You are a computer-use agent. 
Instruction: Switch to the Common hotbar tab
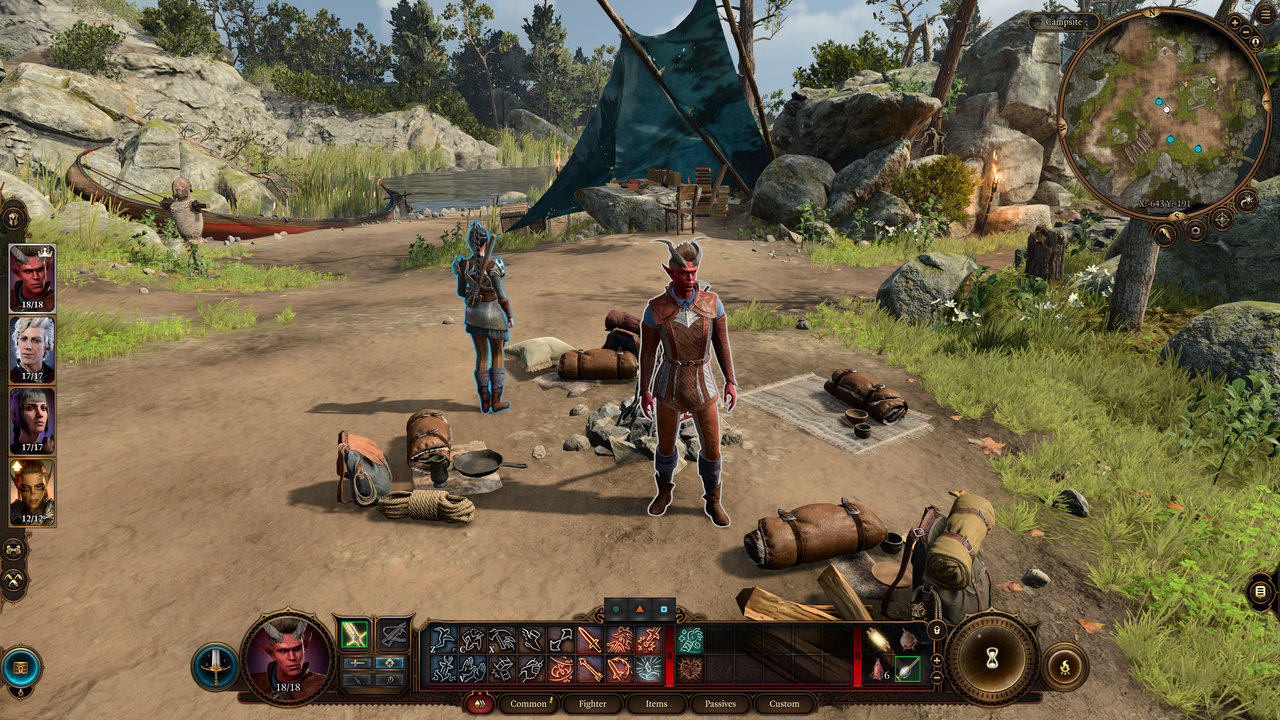pos(528,703)
